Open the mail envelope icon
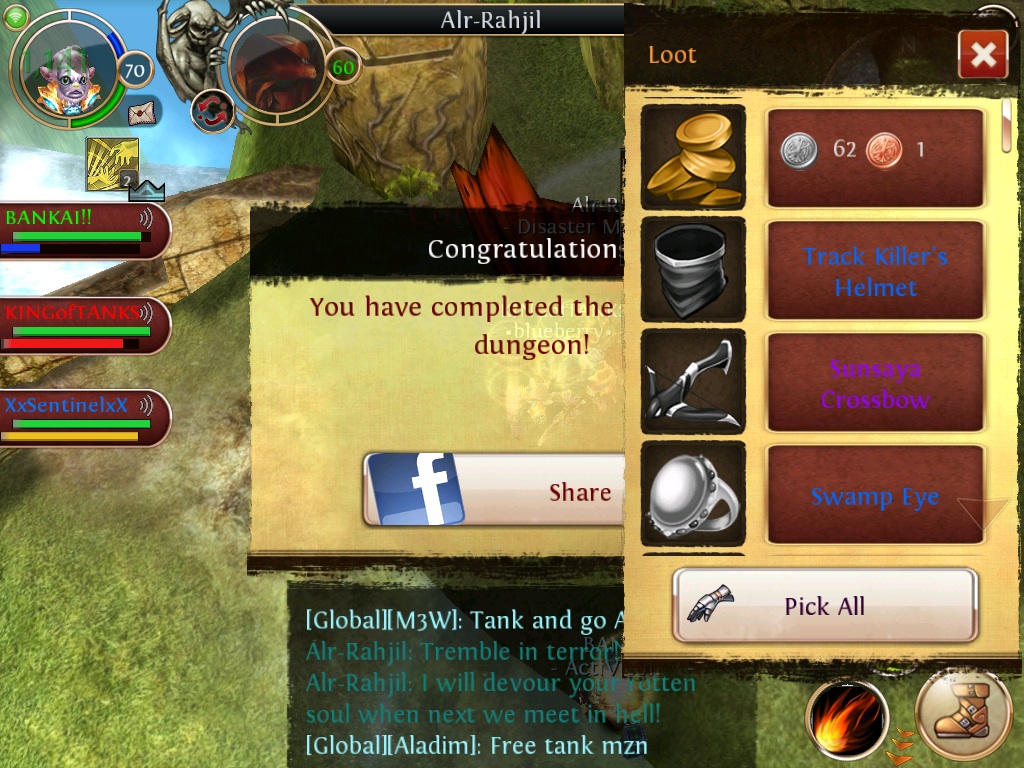Screen dimensions: 1024x768 142,111
